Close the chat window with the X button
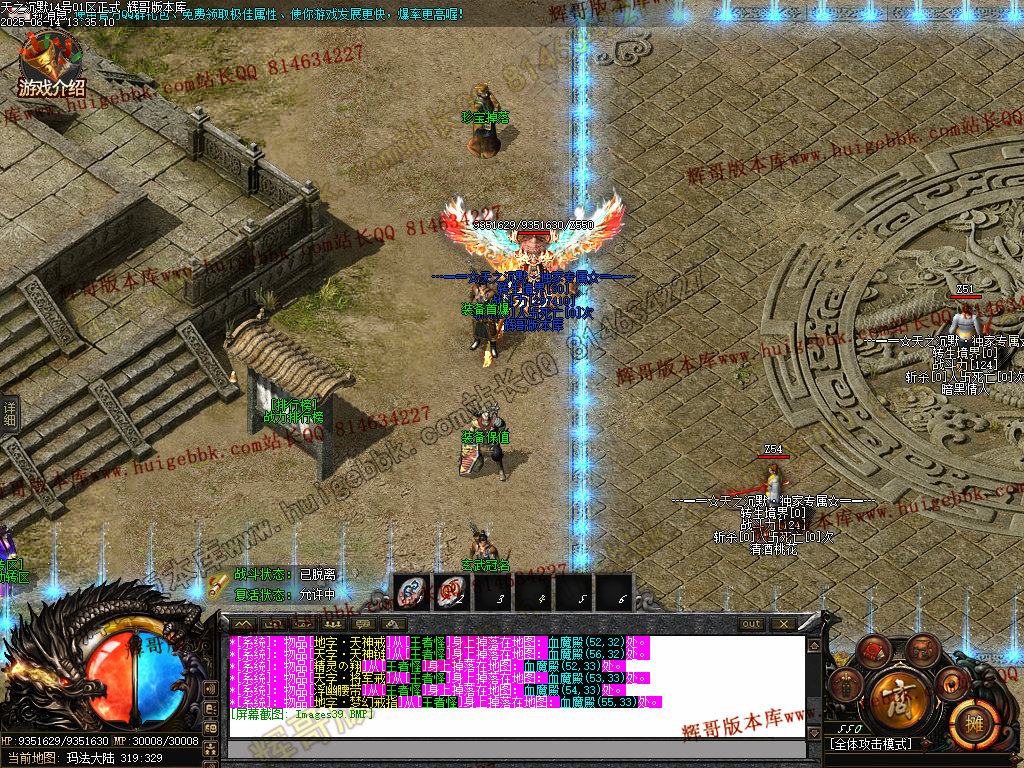This screenshot has width=1024, height=768. [783, 624]
